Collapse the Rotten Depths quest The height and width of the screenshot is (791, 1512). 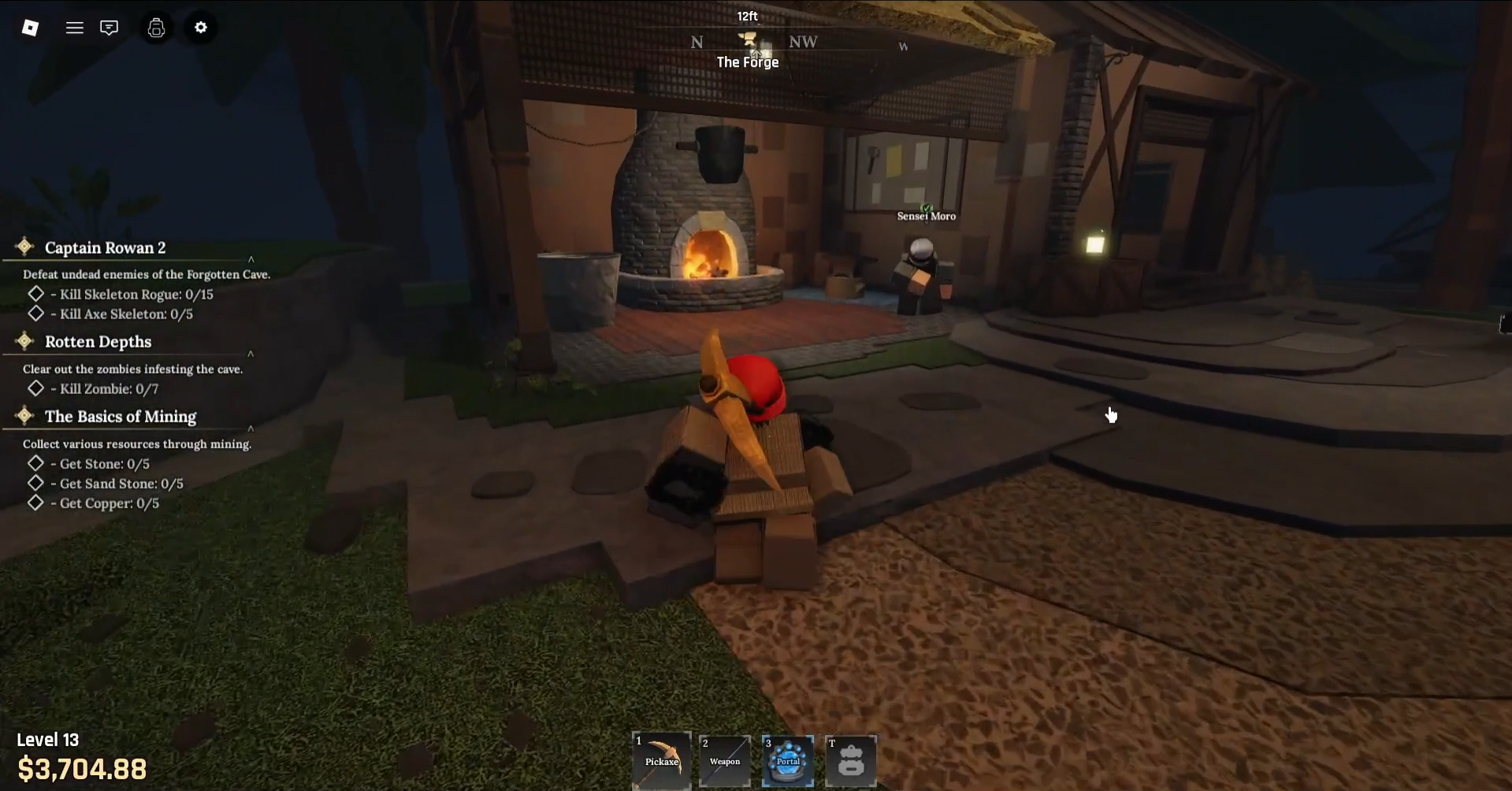(x=251, y=353)
